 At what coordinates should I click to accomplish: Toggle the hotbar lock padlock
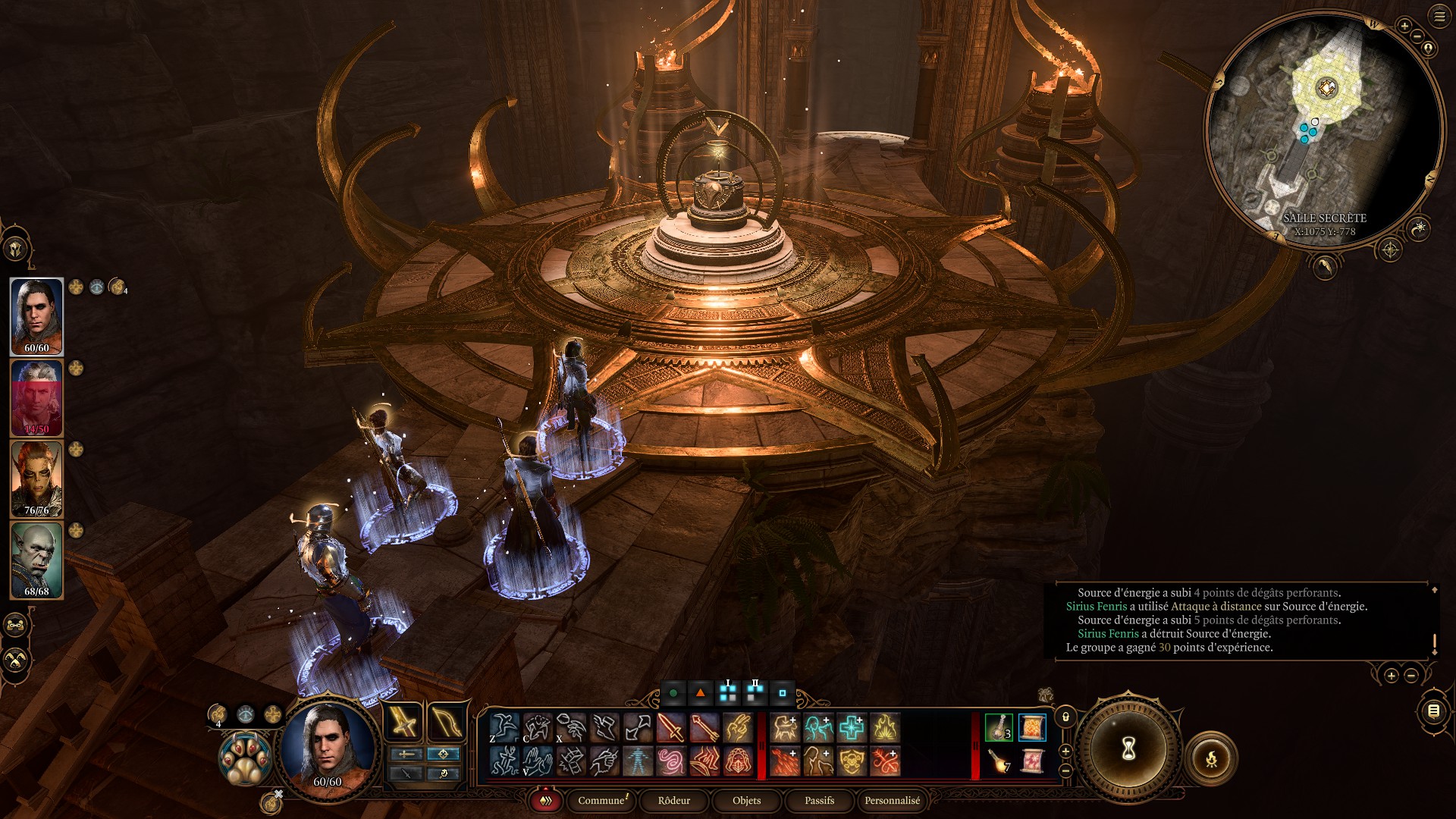point(1065,717)
